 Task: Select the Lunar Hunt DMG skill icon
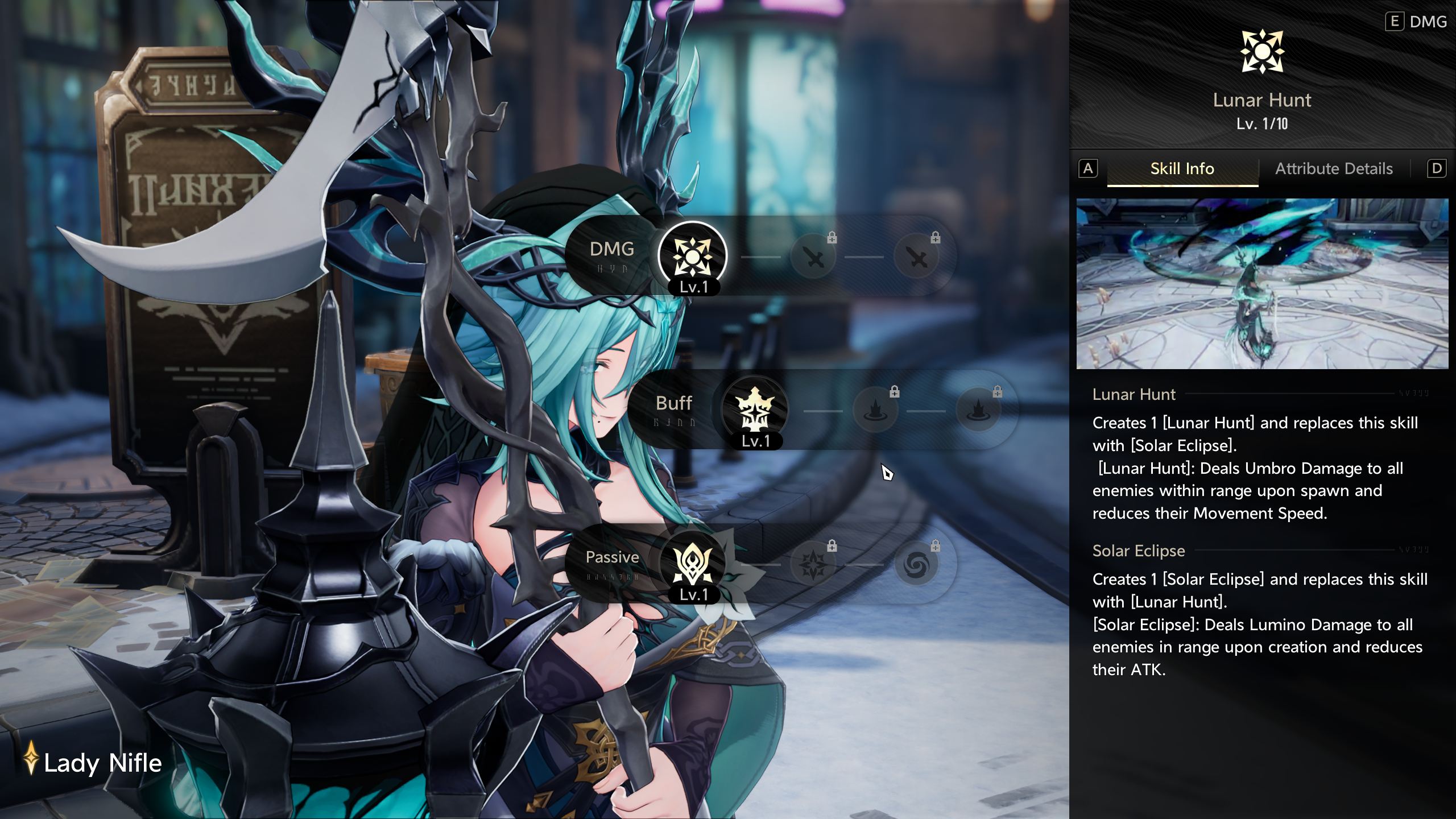pos(692,256)
